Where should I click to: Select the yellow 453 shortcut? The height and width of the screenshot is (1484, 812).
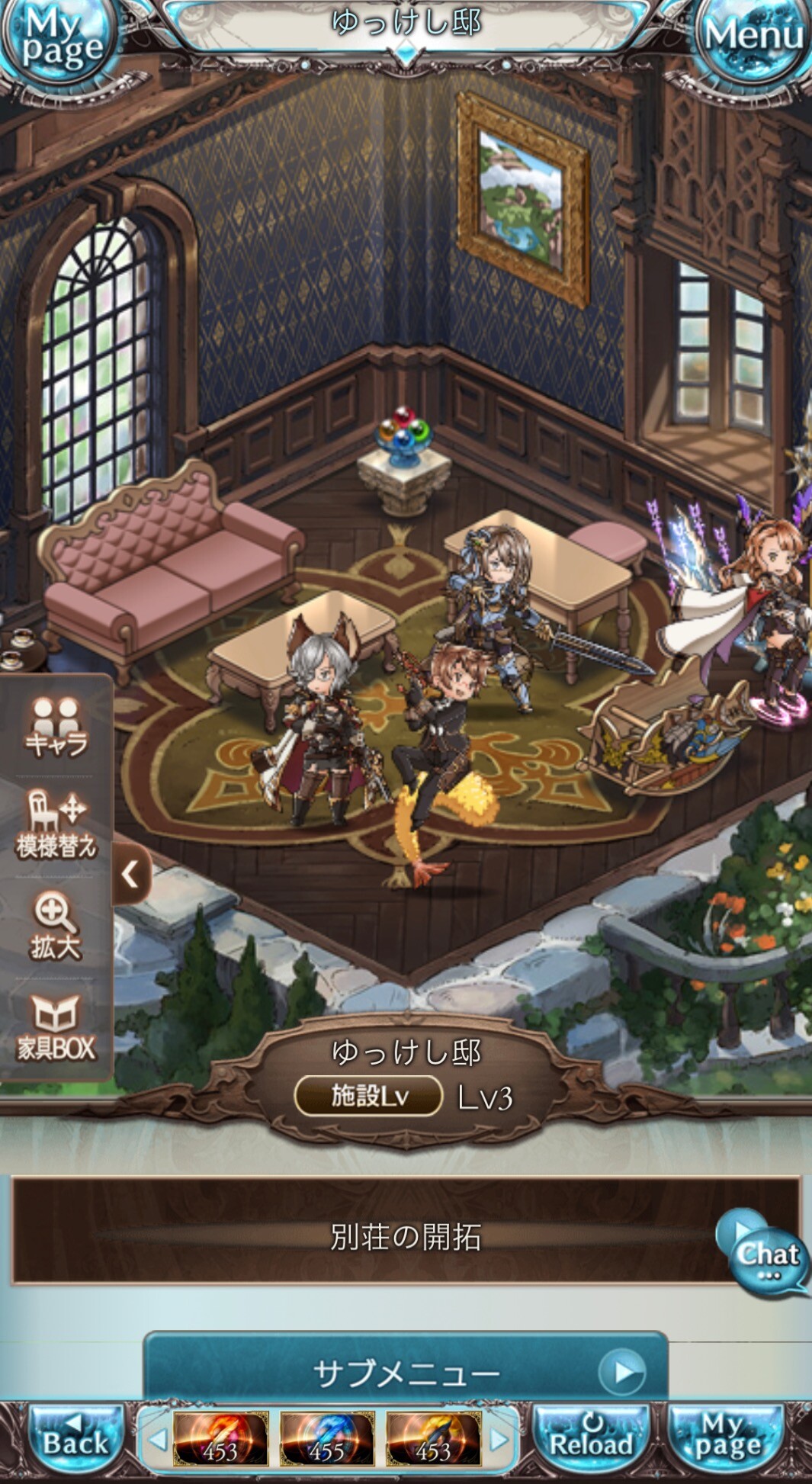(433, 1439)
